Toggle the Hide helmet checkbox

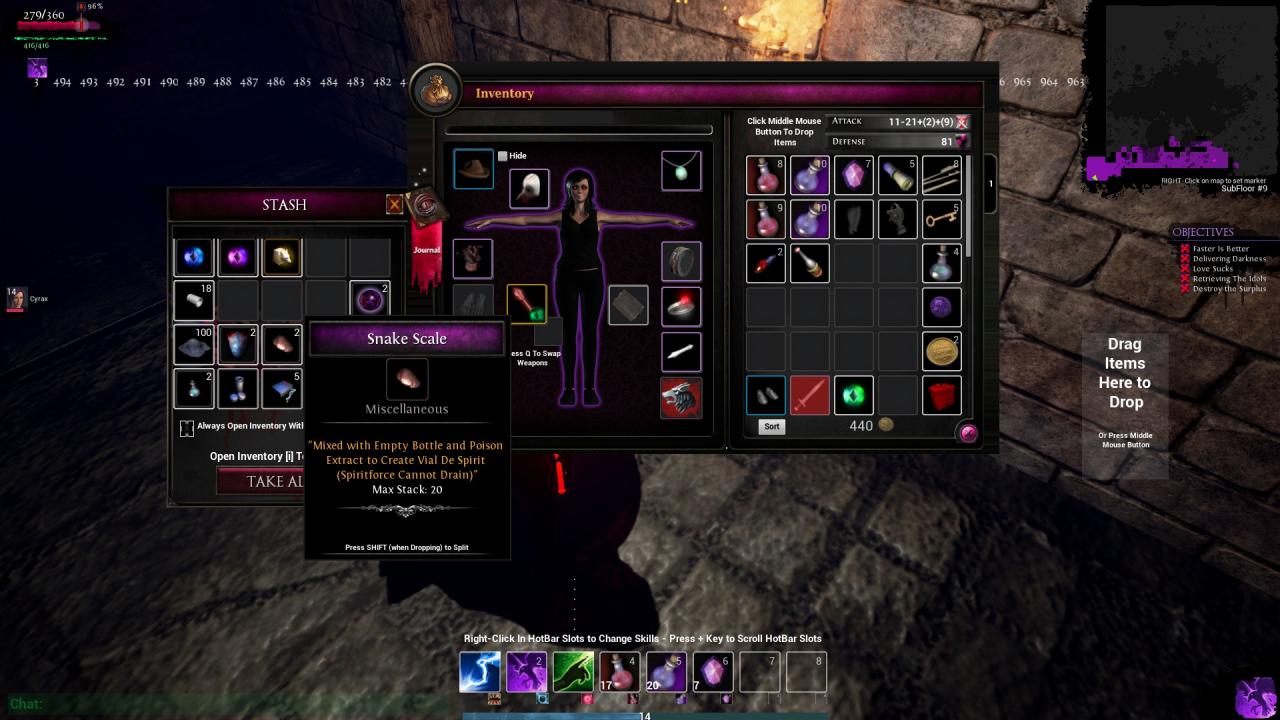(x=503, y=156)
